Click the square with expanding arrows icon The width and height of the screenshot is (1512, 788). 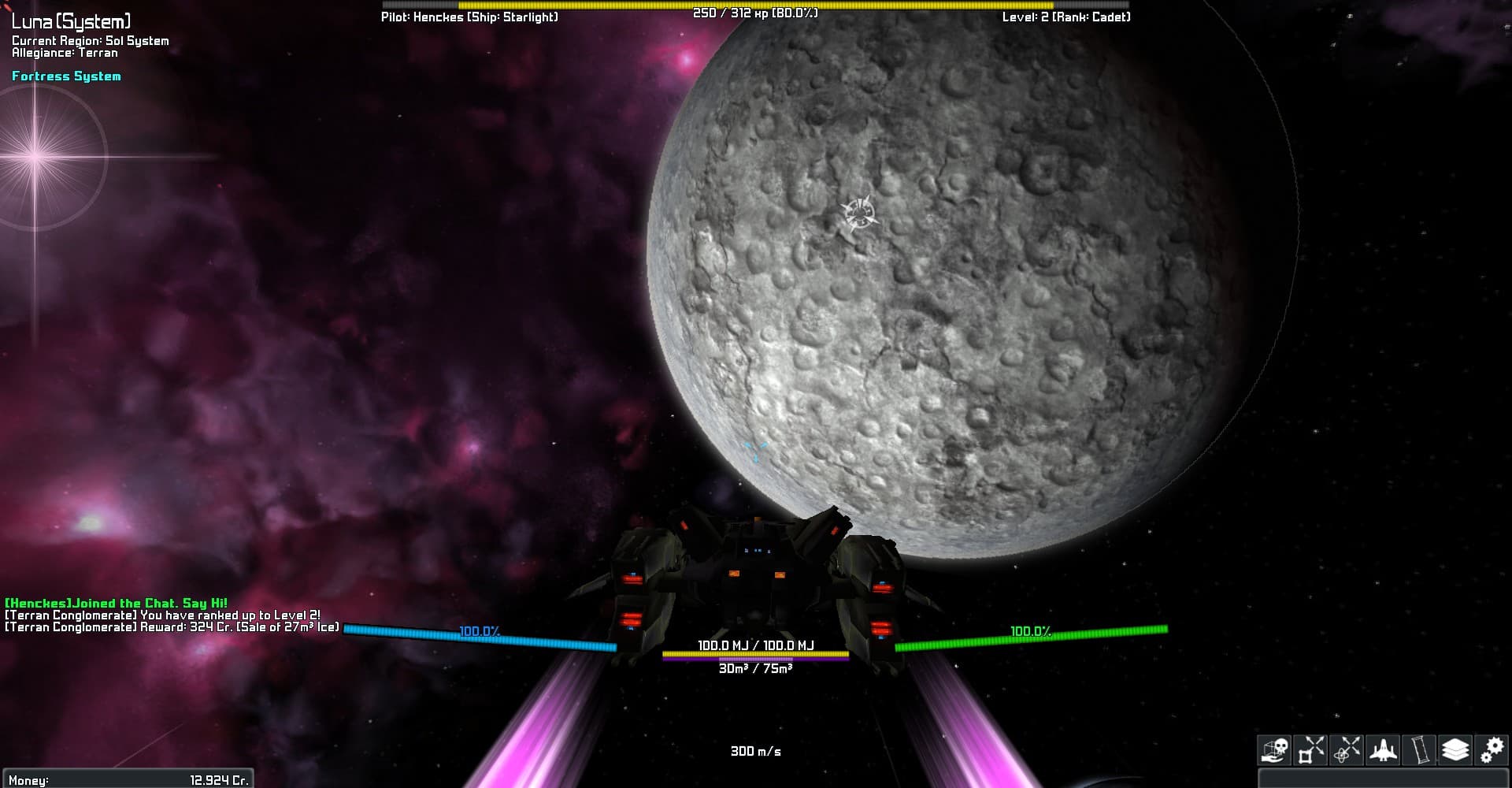[1310, 750]
